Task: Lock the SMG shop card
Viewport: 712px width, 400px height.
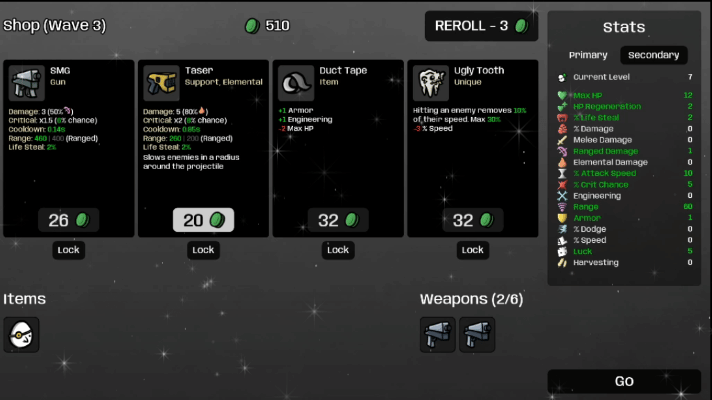Action: [68, 250]
